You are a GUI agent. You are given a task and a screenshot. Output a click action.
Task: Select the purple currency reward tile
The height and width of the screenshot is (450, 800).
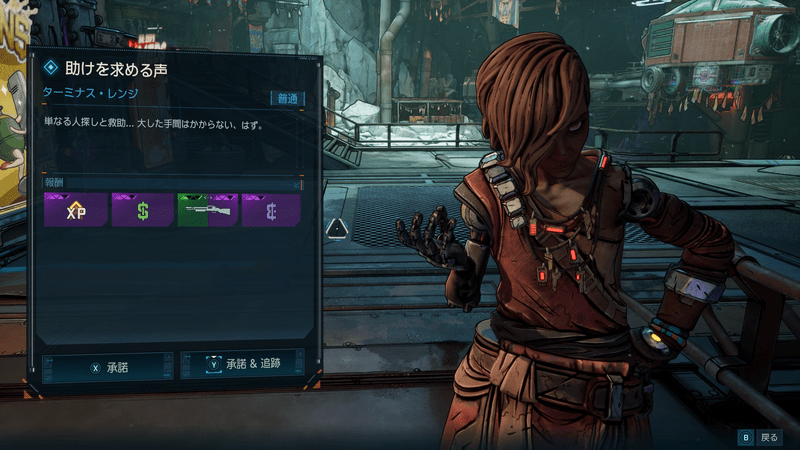pos(271,210)
